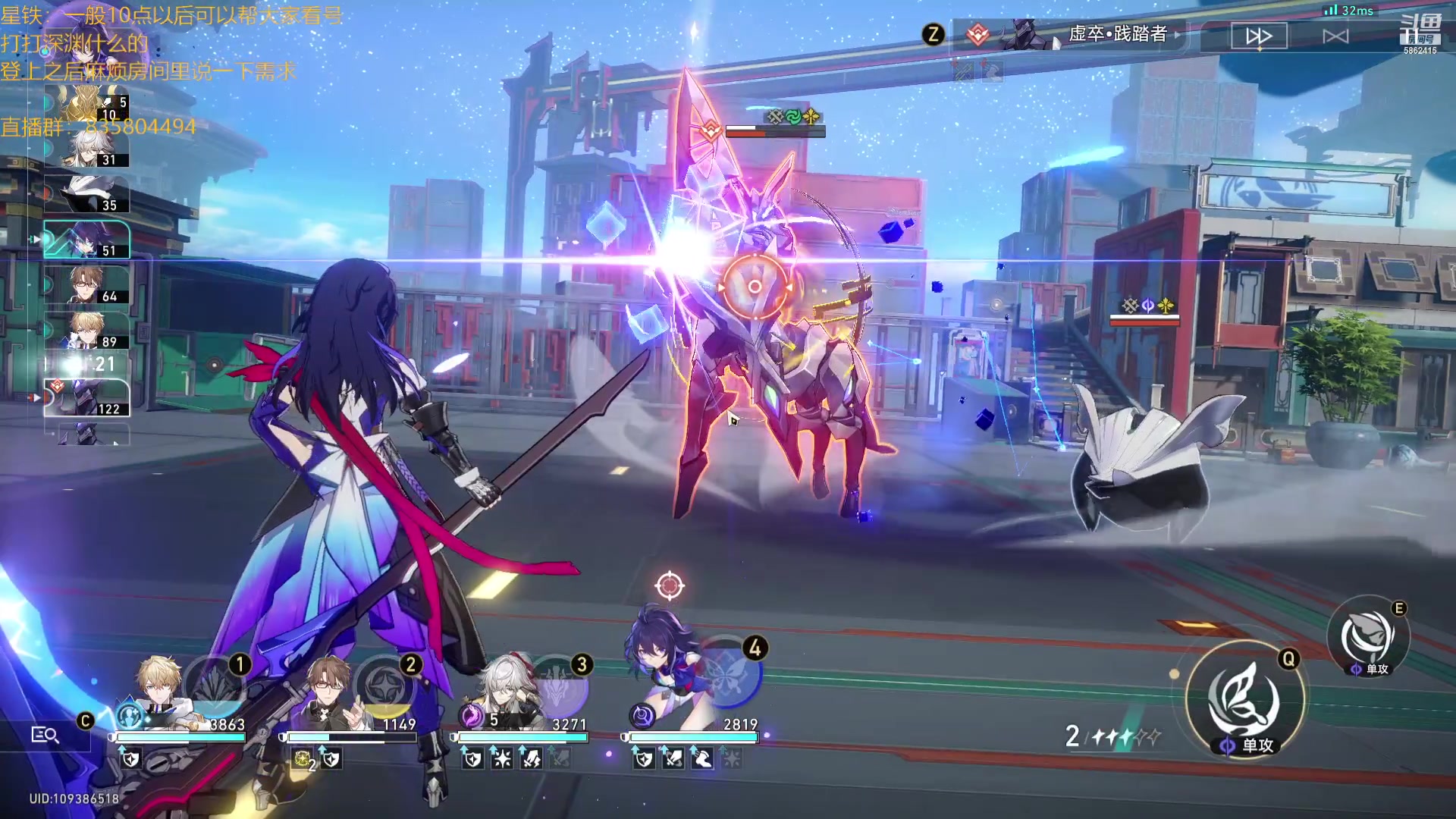Toggle the double-speed battle button

point(1259,36)
